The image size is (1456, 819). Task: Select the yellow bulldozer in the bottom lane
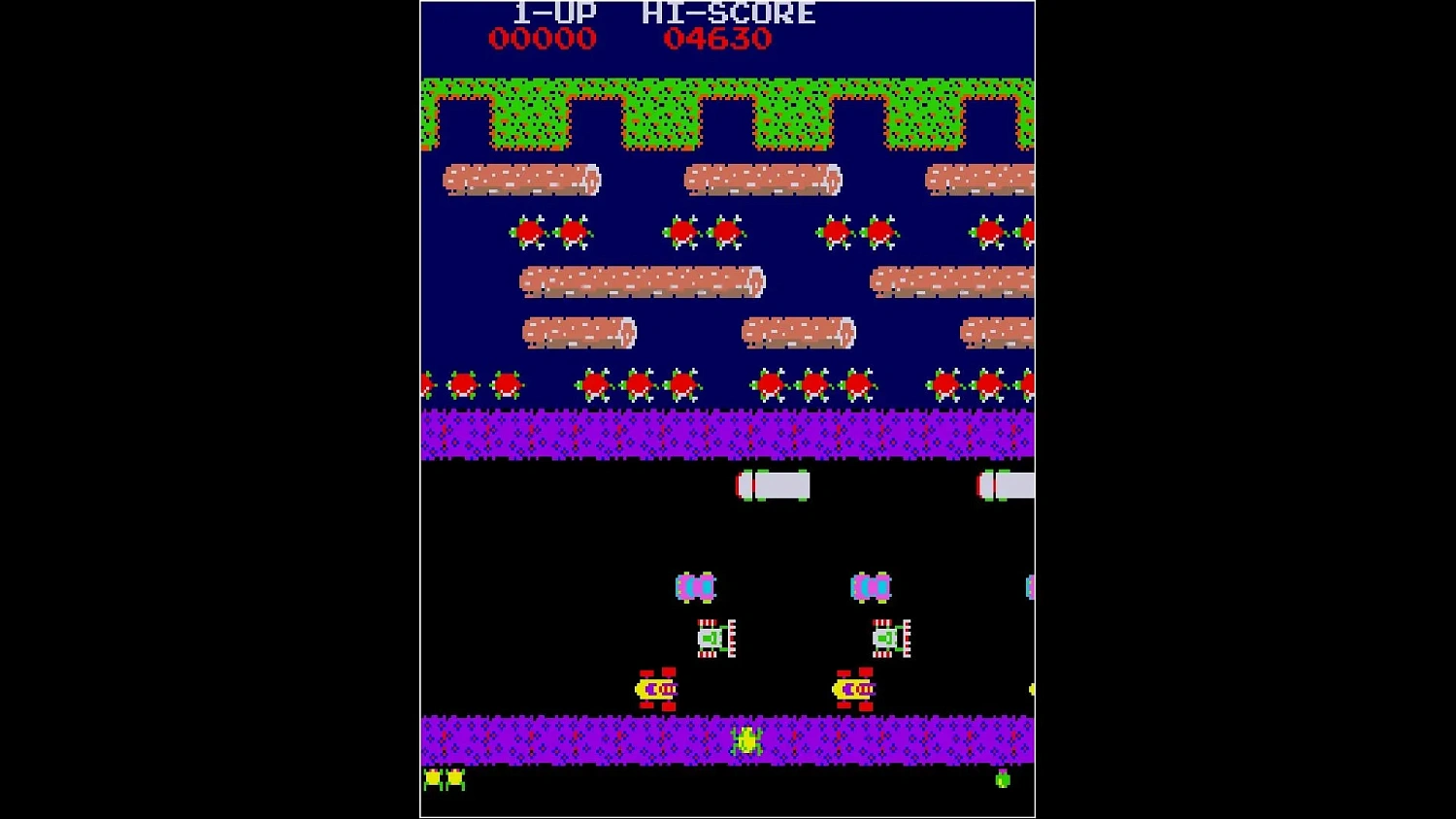(x=655, y=687)
